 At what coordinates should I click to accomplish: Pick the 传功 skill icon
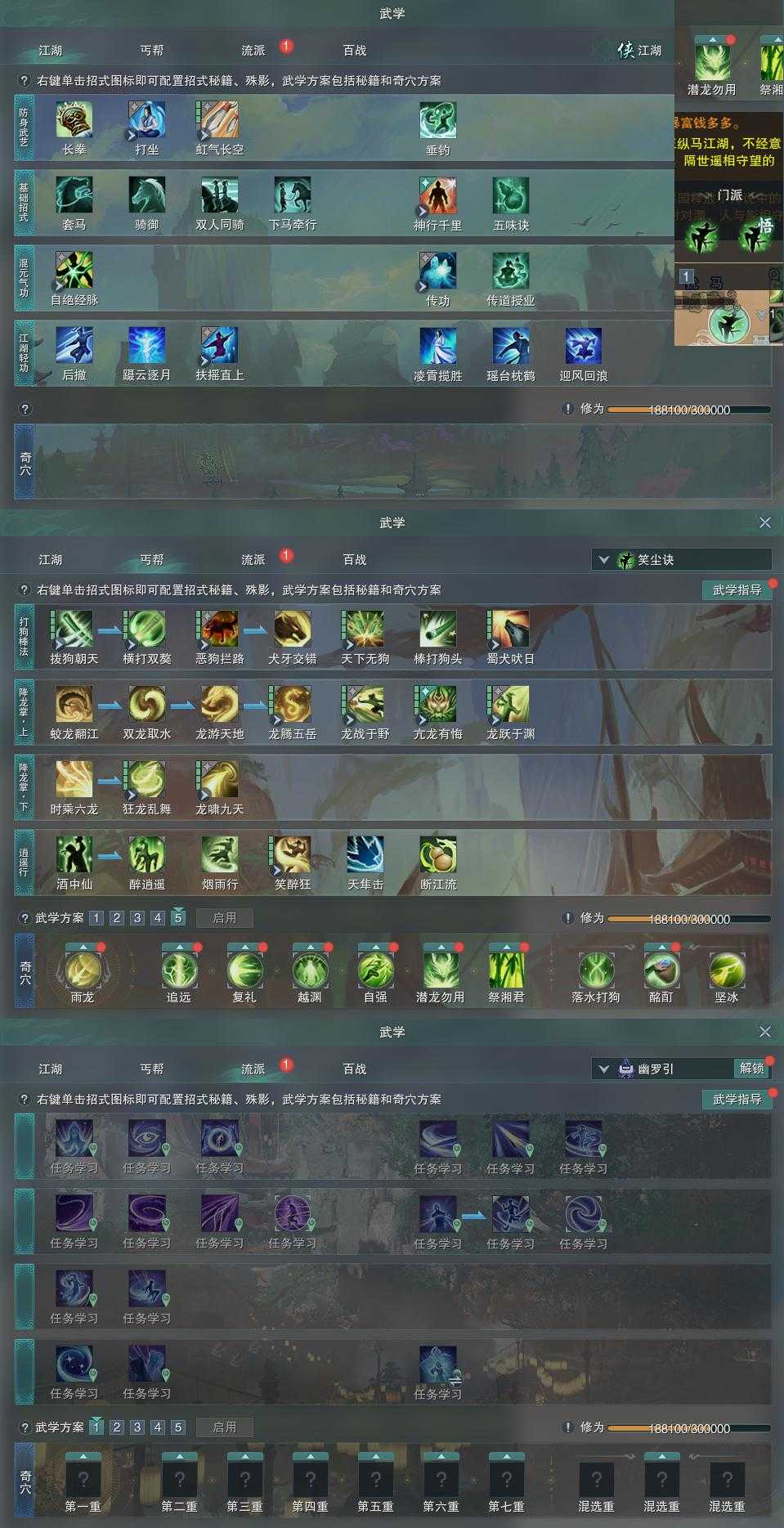(x=438, y=271)
